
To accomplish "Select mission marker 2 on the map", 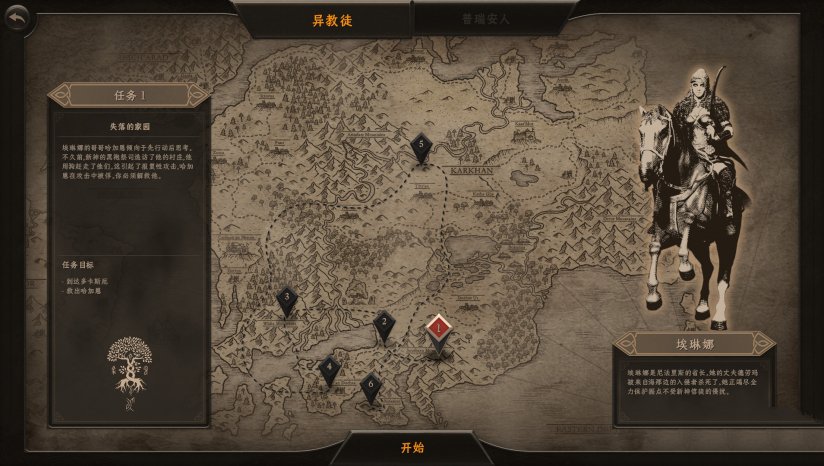I will (384, 323).
